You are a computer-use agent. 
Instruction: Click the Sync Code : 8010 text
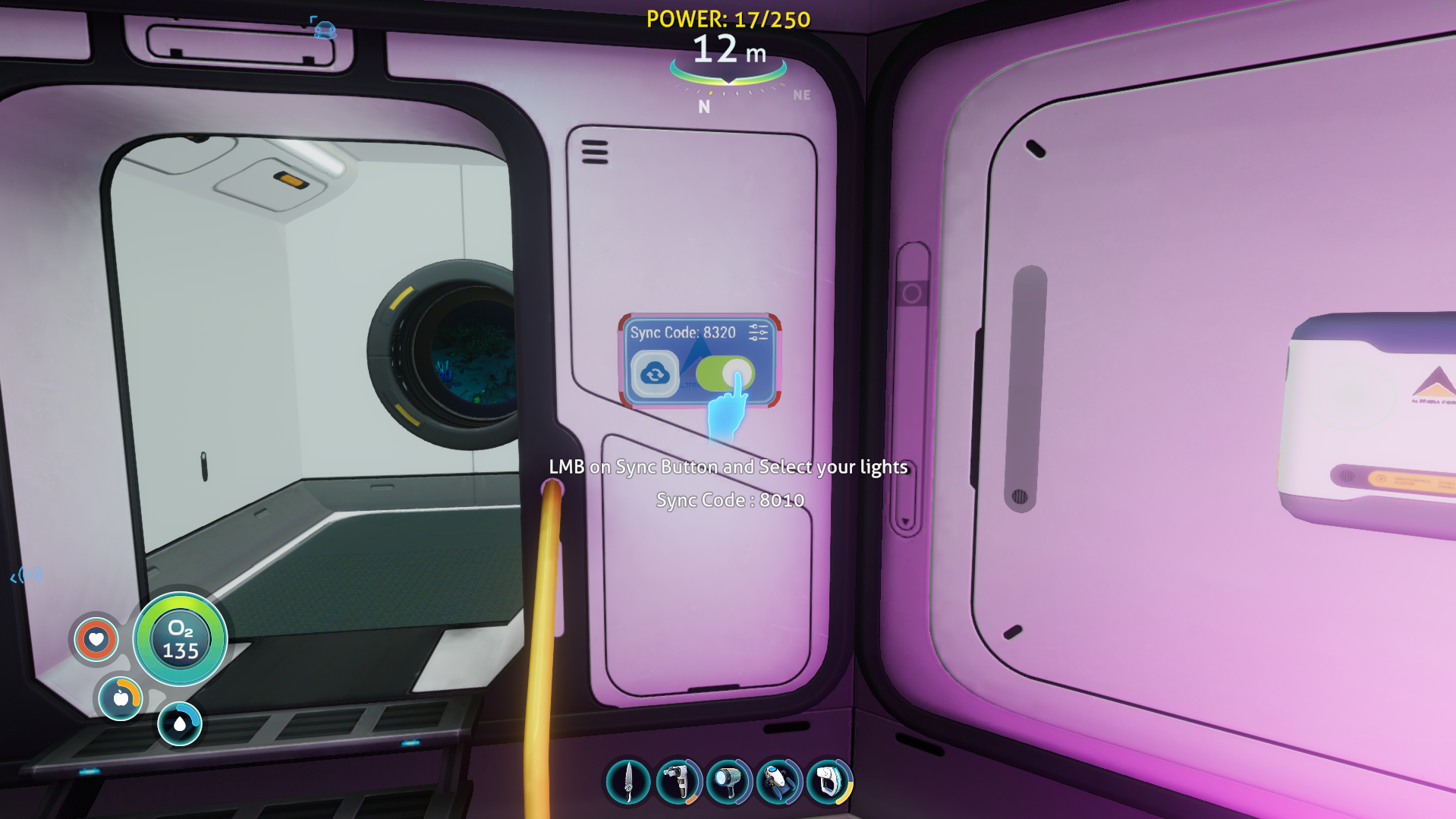pyautogui.click(x=731, y=500)
